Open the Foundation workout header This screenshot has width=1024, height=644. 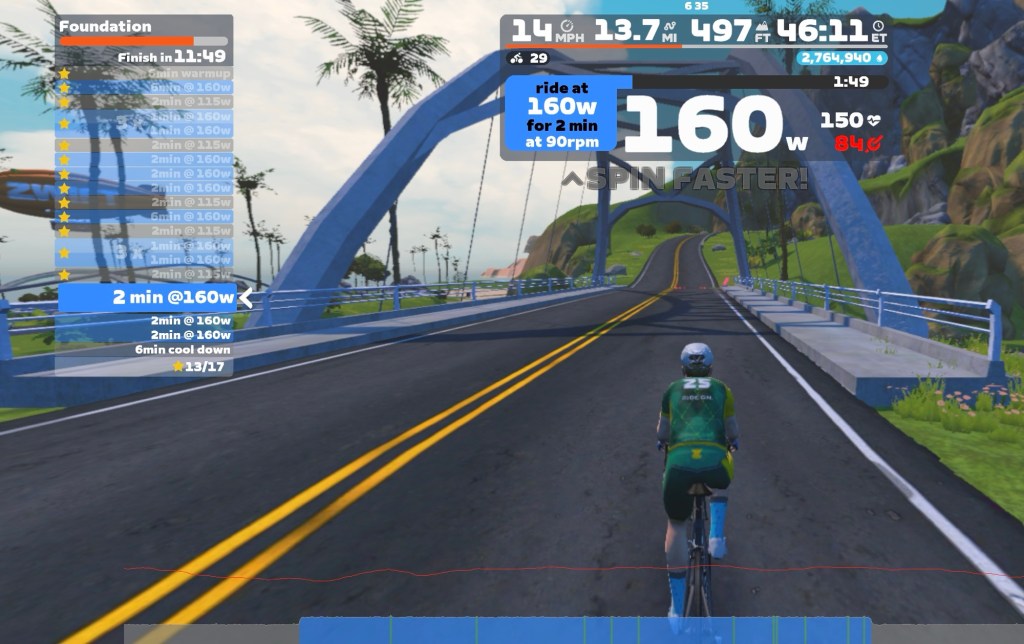point(105,26)
